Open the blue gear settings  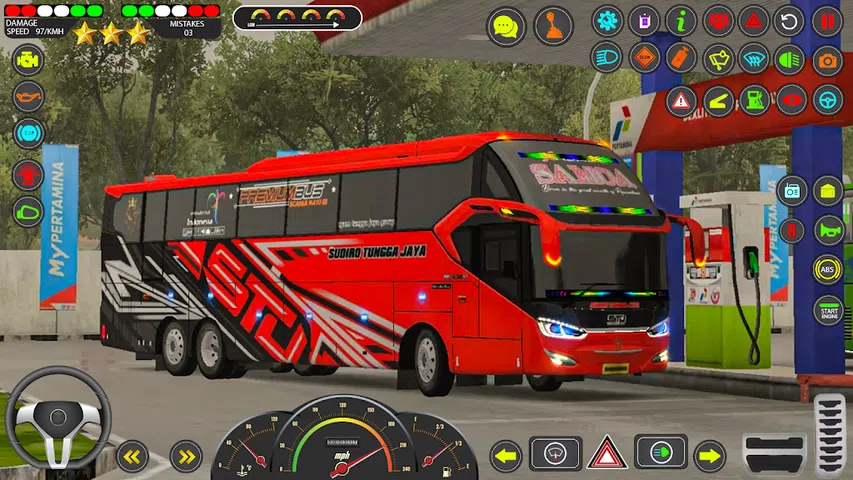coord(607,20)
